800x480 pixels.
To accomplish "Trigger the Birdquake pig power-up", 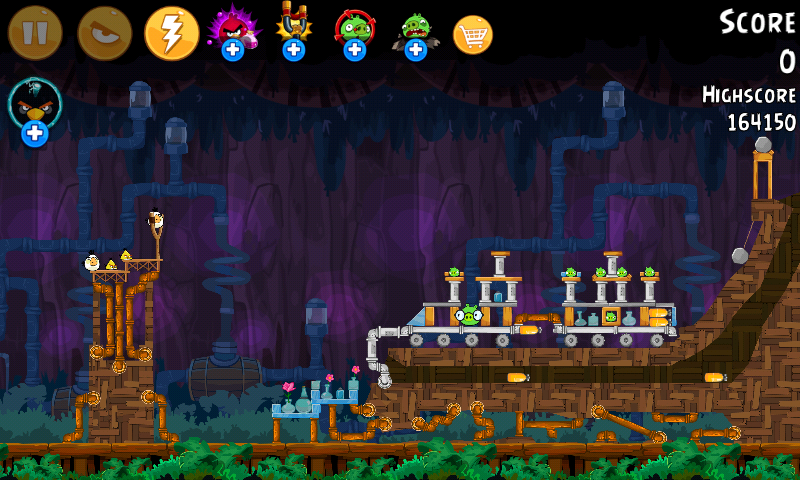I will click(415, 31).
